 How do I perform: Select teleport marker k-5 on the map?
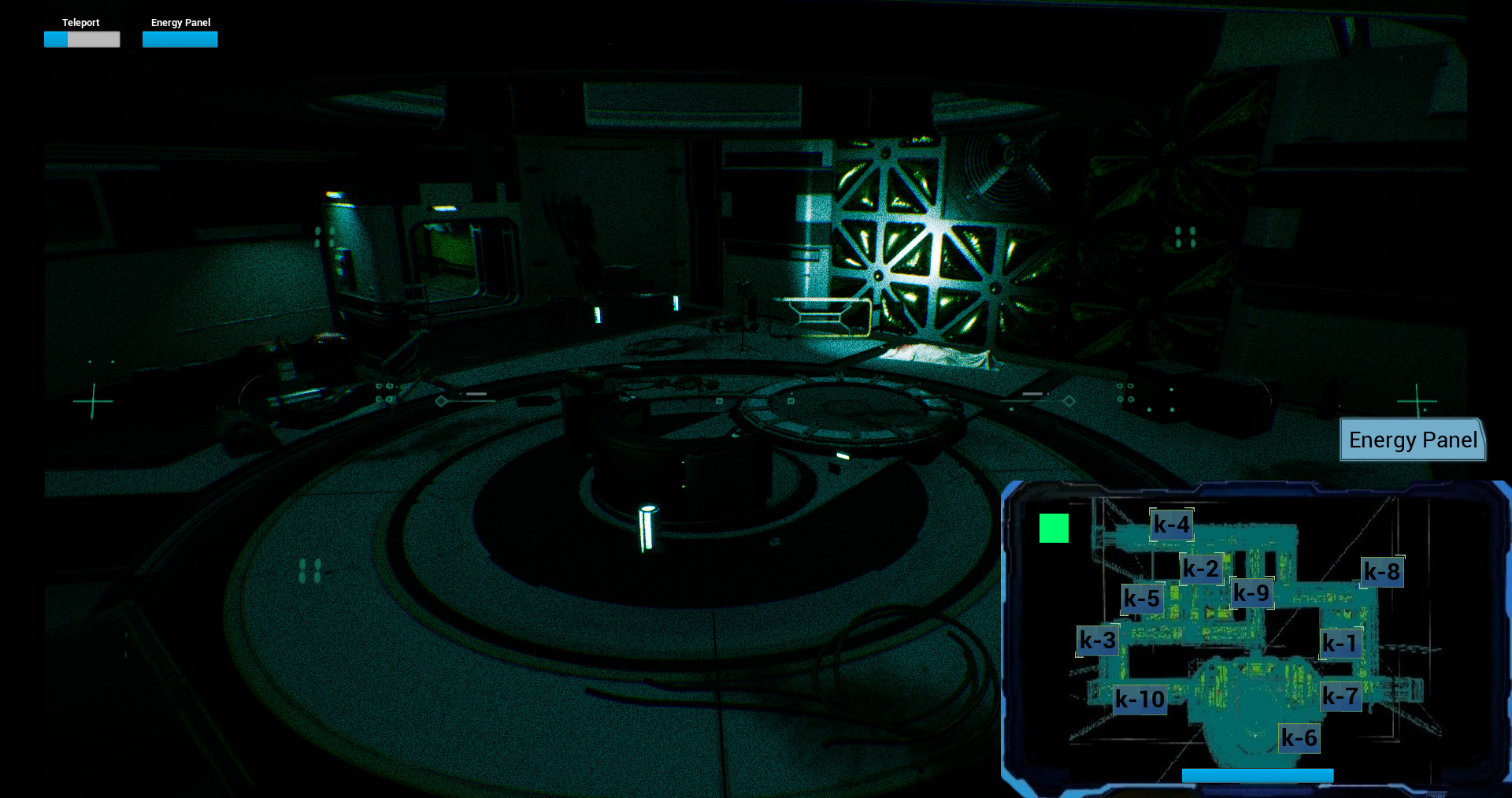(x=1142, y=599)
